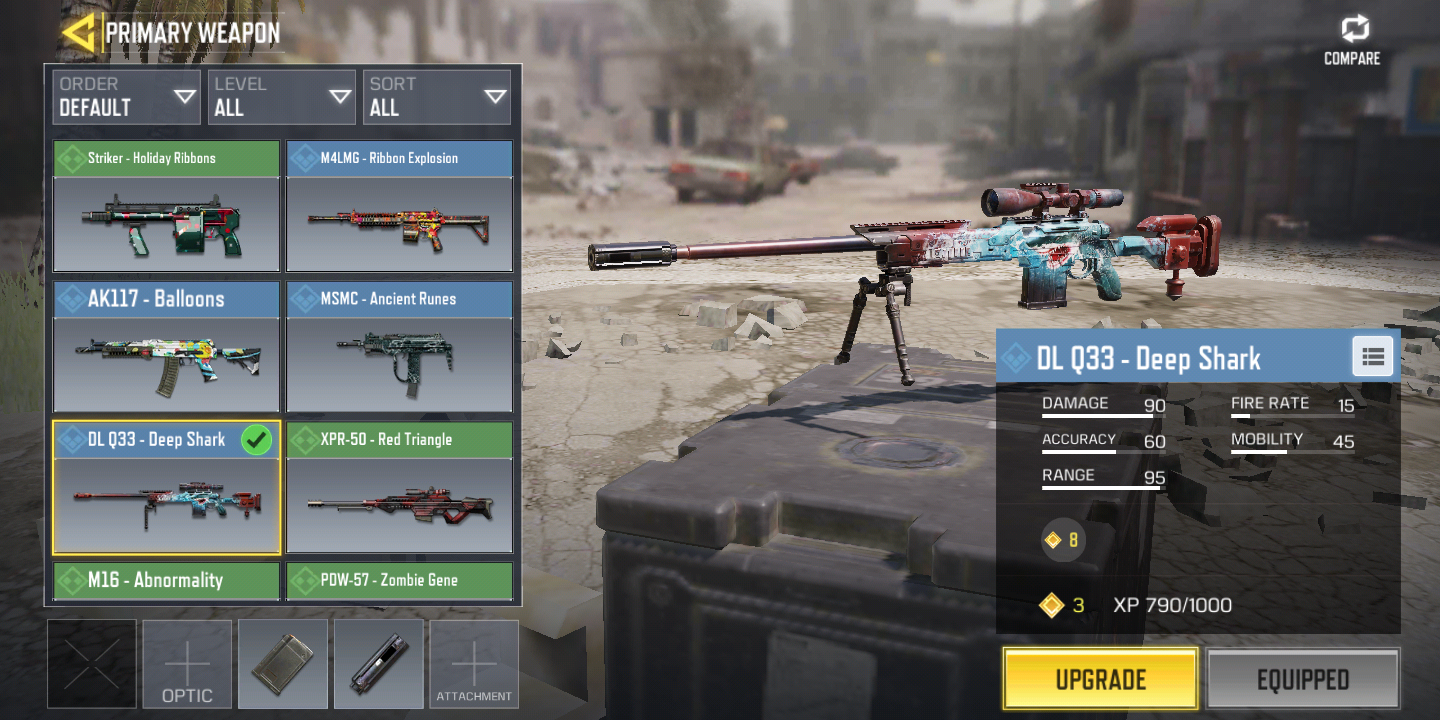1440x720 pixels.
Task: Open the Compare weapons view
Action: 1352,40
